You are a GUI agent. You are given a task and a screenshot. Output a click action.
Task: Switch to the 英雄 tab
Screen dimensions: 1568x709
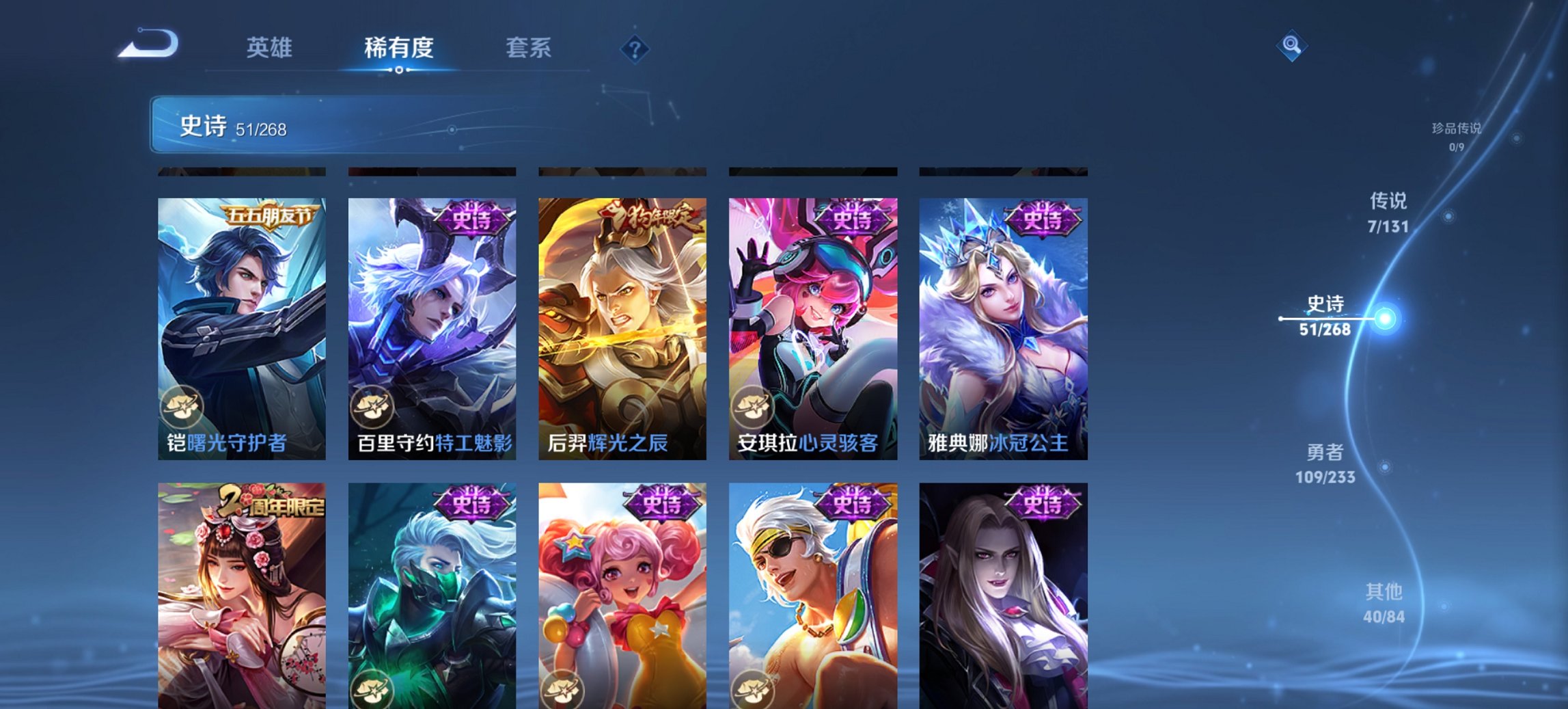point(272,48)
